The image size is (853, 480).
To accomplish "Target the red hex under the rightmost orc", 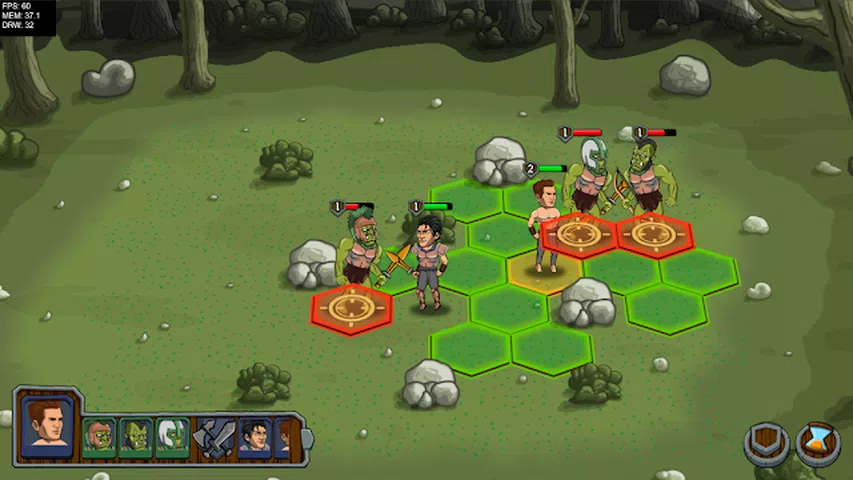I will 654,235.
